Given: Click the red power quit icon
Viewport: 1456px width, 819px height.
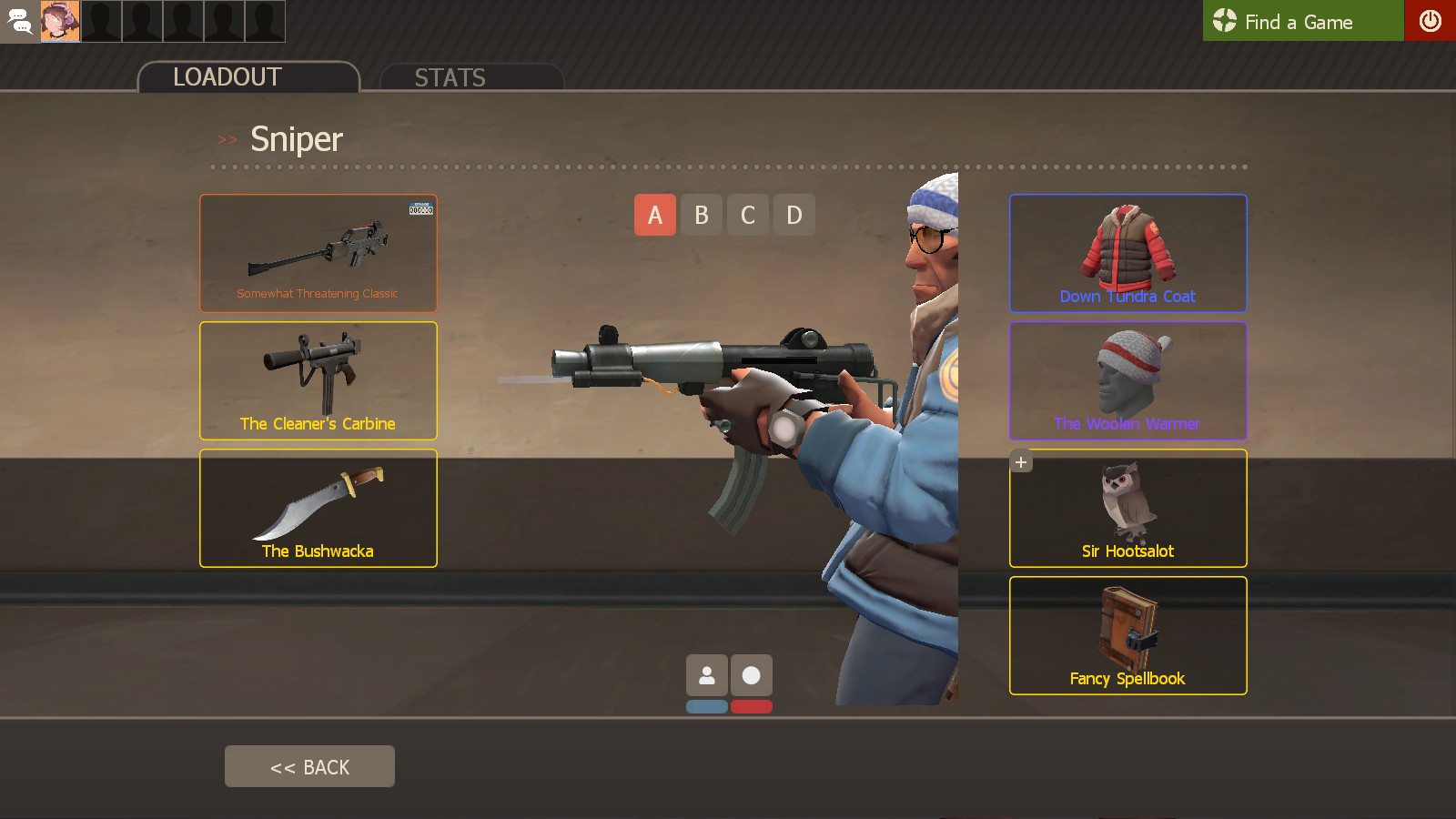Looking at the screenshot, I should [x=1431, y=21].
